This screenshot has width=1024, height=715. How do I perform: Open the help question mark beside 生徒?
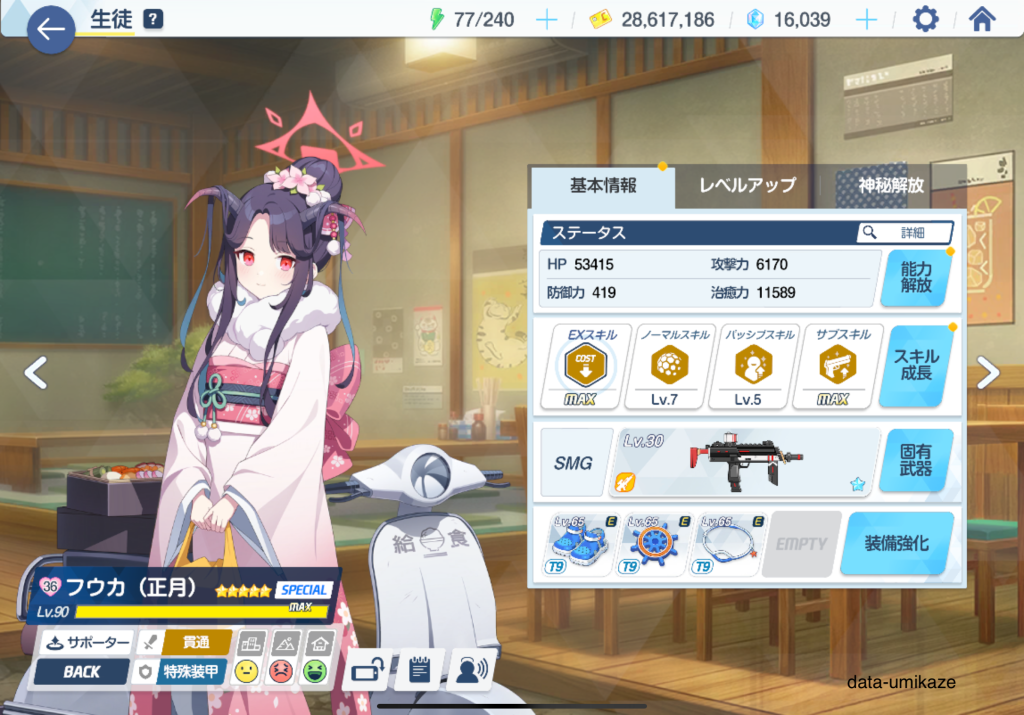pyautogui.click(x=153, y=19)
